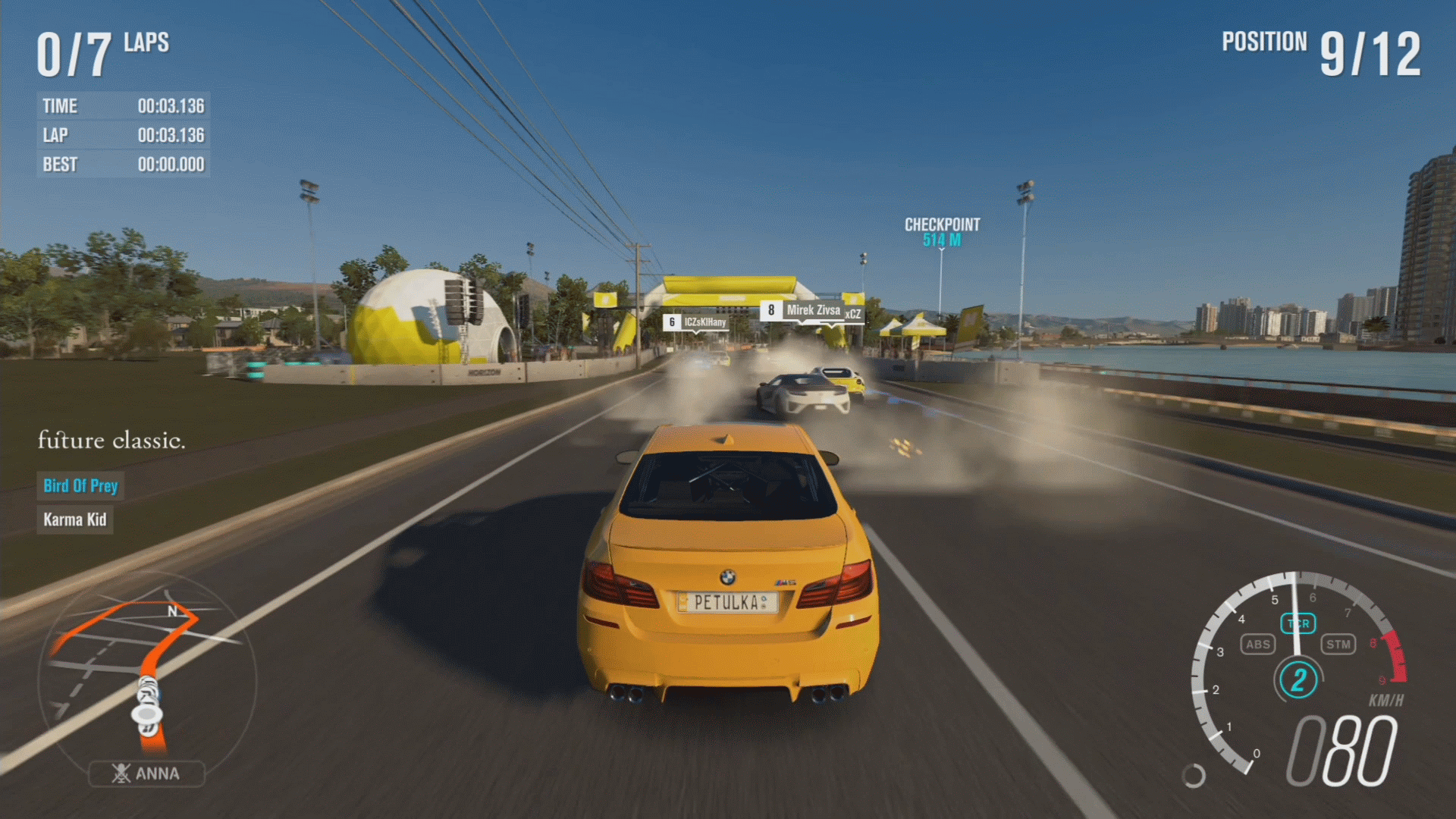This screenshot has height=819, width=1456.
Task: Click the STM stability indicator
Action: [x=1338, y=645]
